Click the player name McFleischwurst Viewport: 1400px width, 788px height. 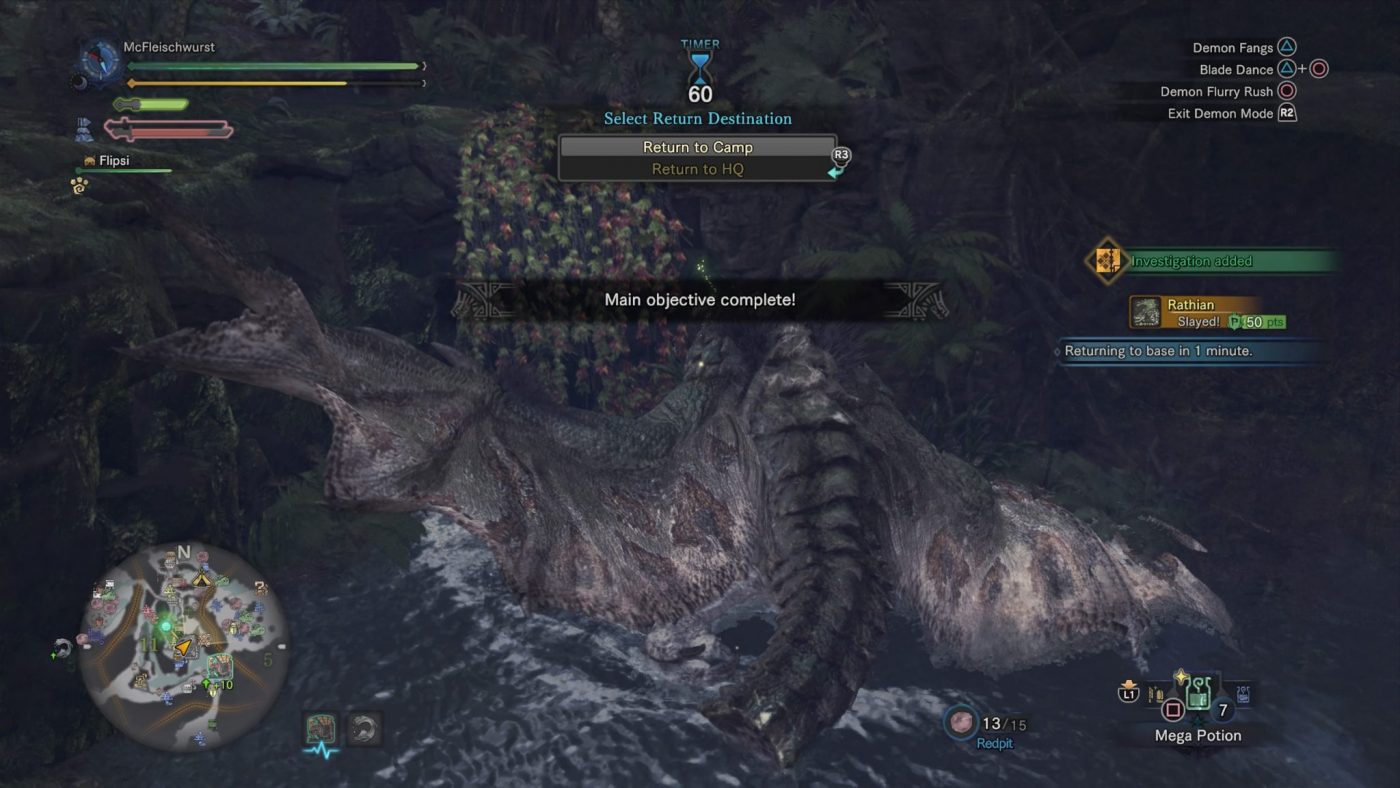coord(169,47)
